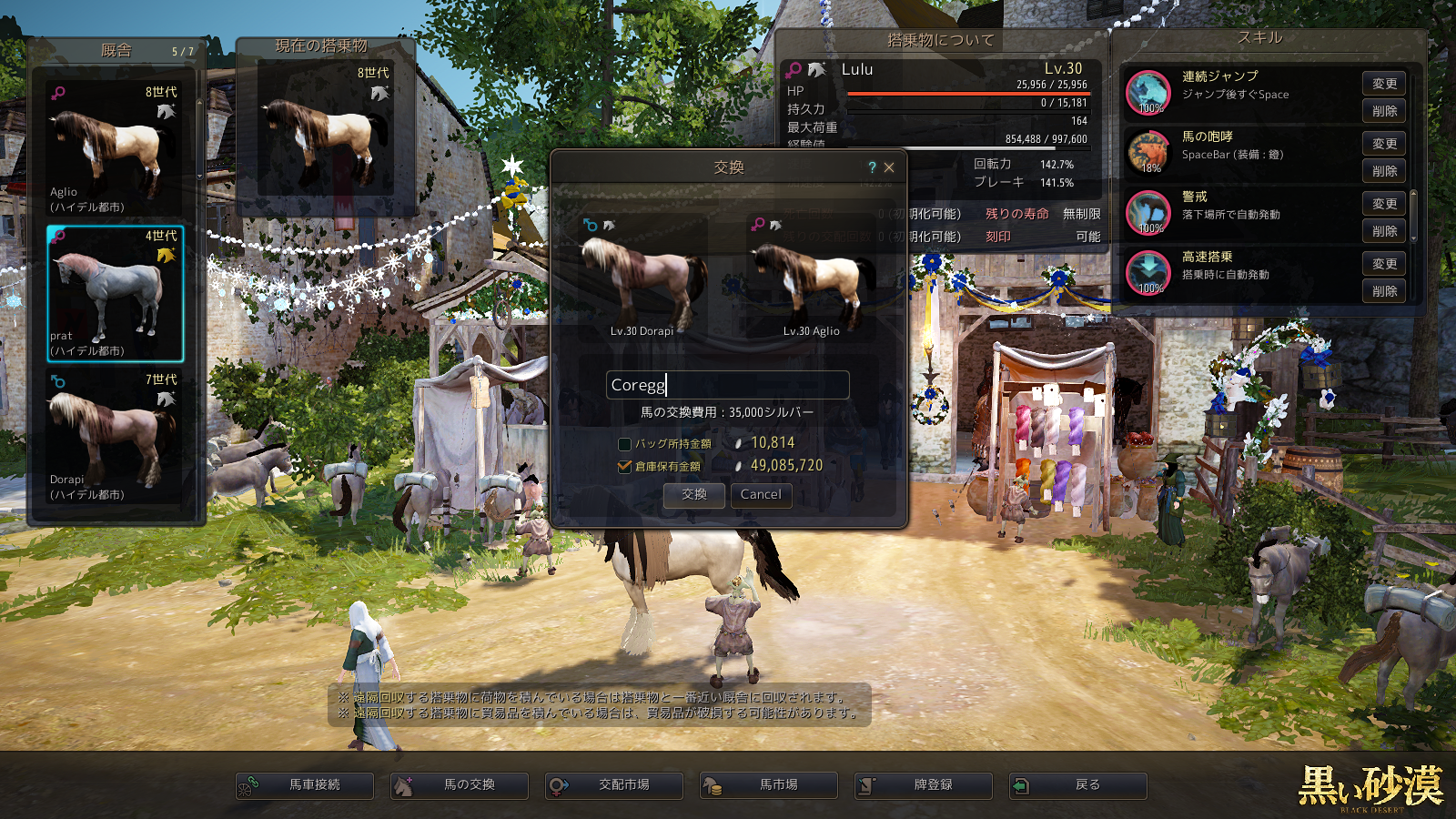
Task: Cancel the horse exchange dialog
Action: point(761,495)
